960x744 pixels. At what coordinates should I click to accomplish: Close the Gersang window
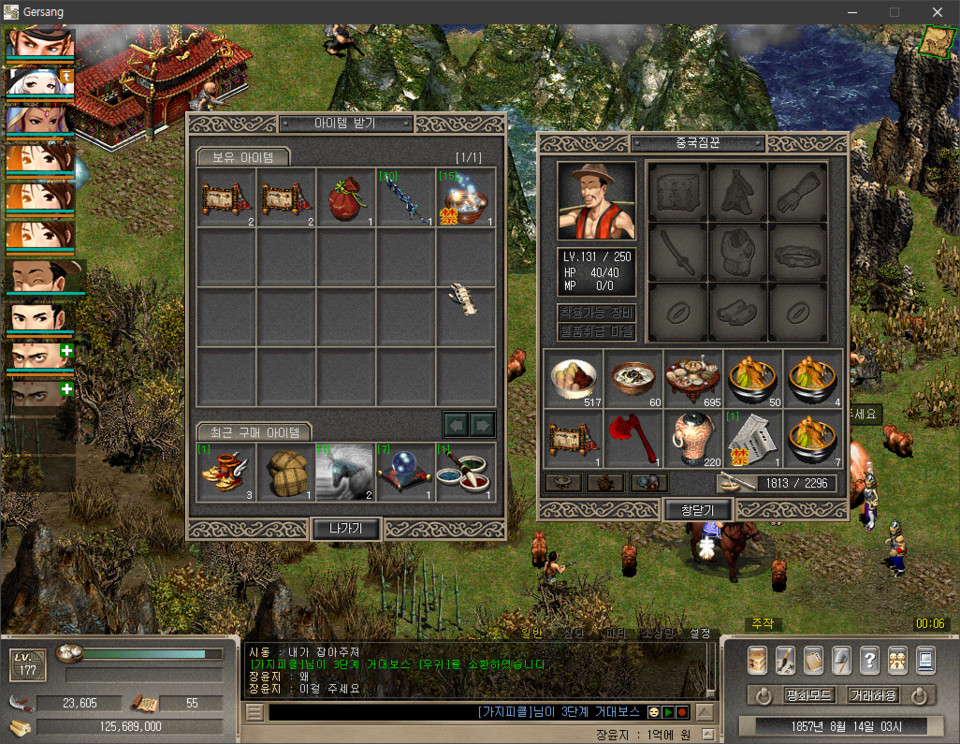tap(937, 11)
